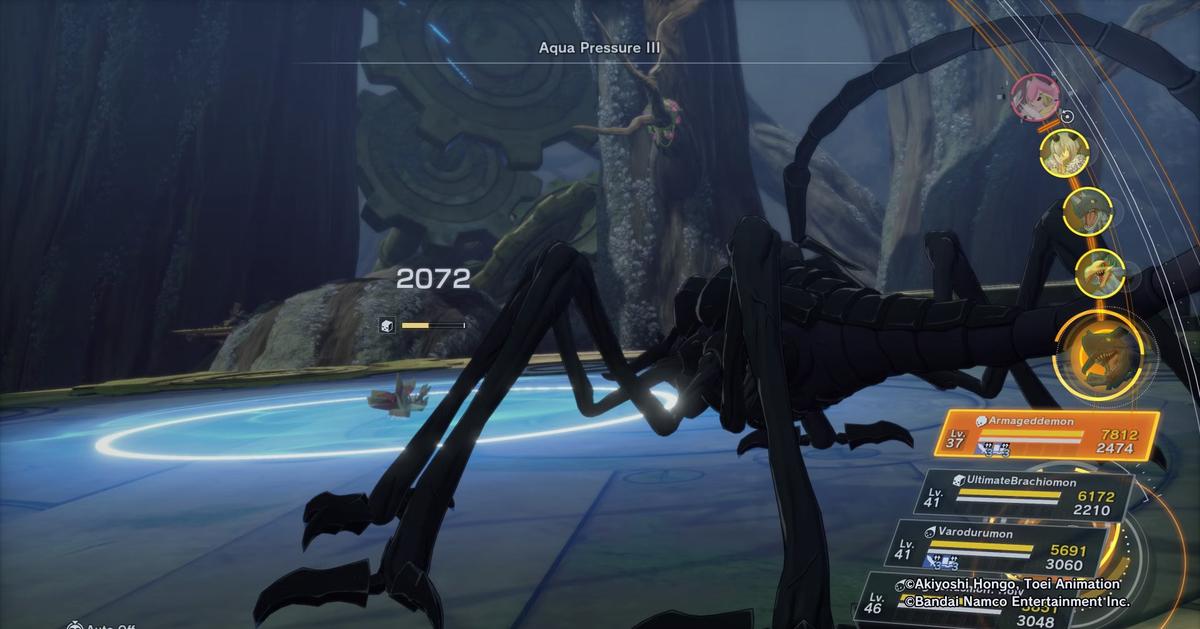Select the UltimateBrachiomon party status panel
This screenshot has width=1200, height=629.
[1030, 495]
